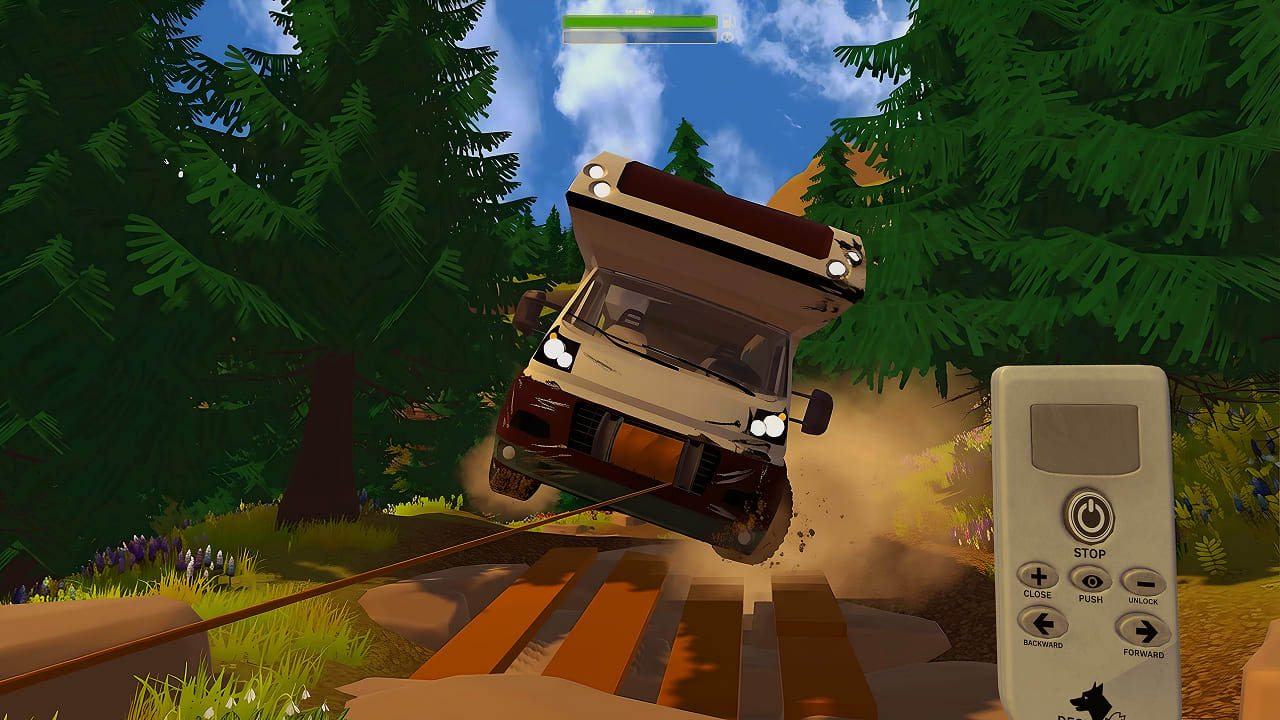Screen dimensions: 1280x720
Task: Click the minus icon above the UNLOCK label
Action: [x=1148, y=582]
